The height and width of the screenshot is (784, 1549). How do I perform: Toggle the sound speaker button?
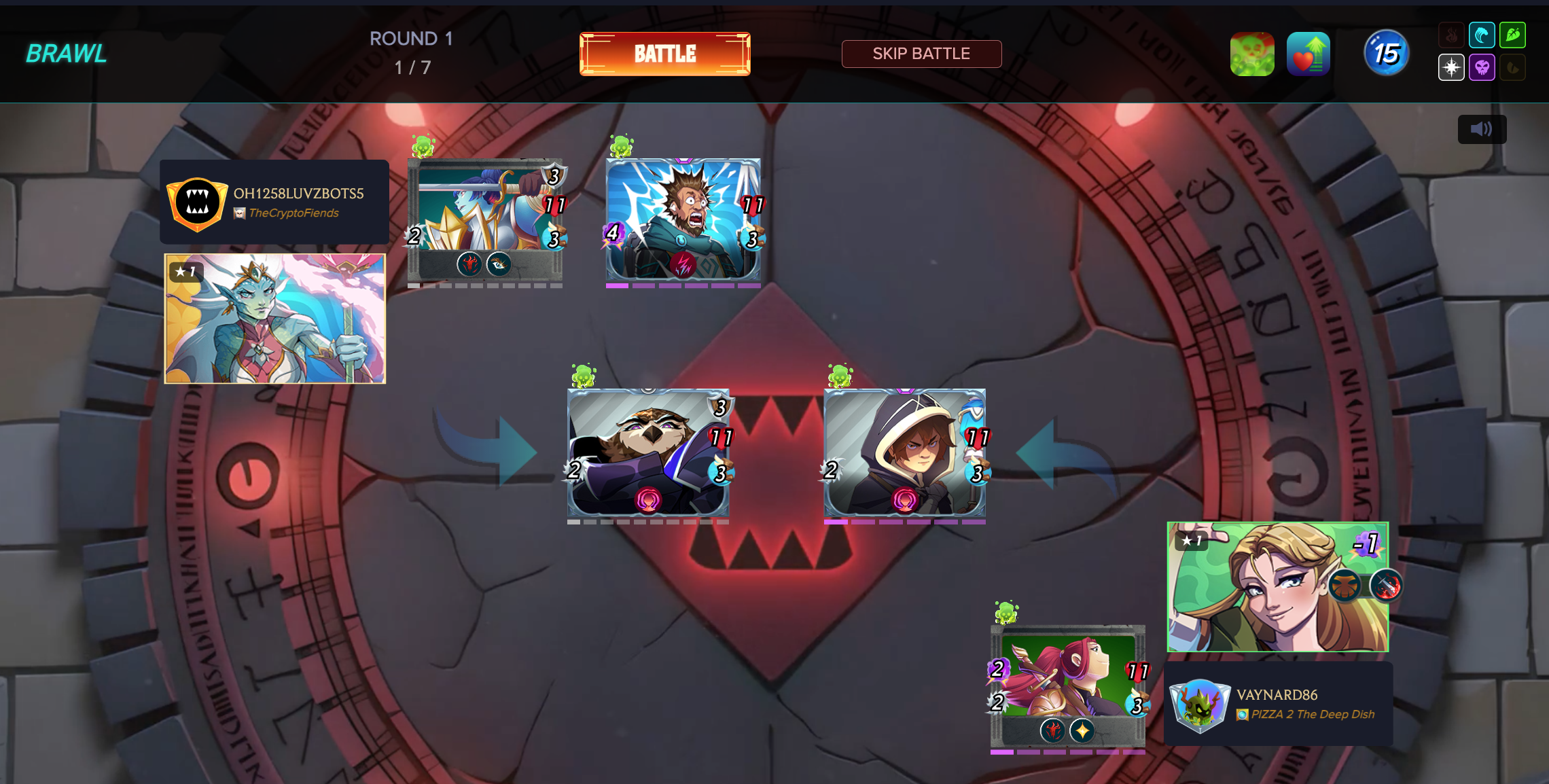(1481, 129)
